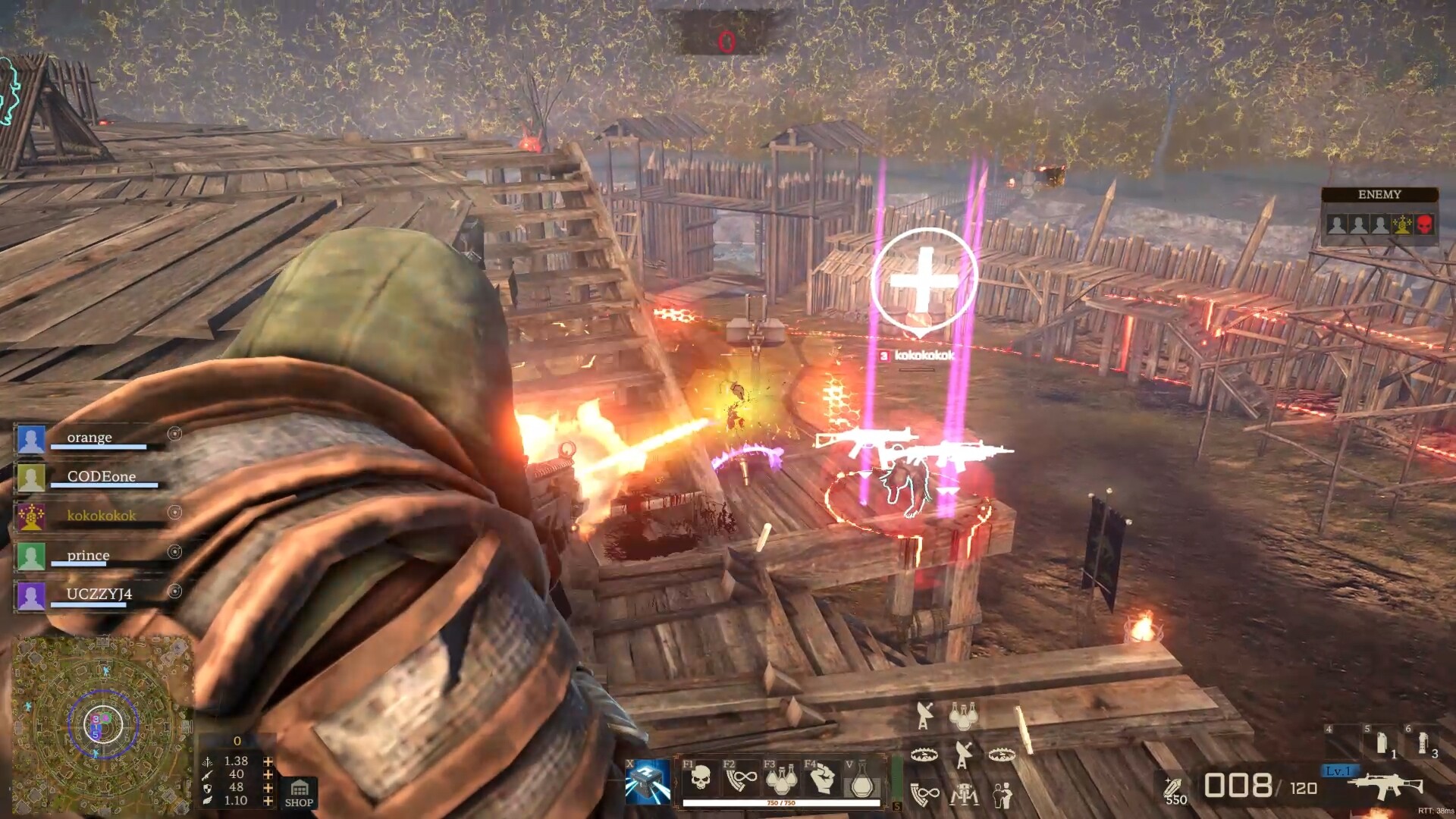Viewport: 1456px width, 819px height.
Task: Choose the slot 6 grenade
Action: (1423, 742)
